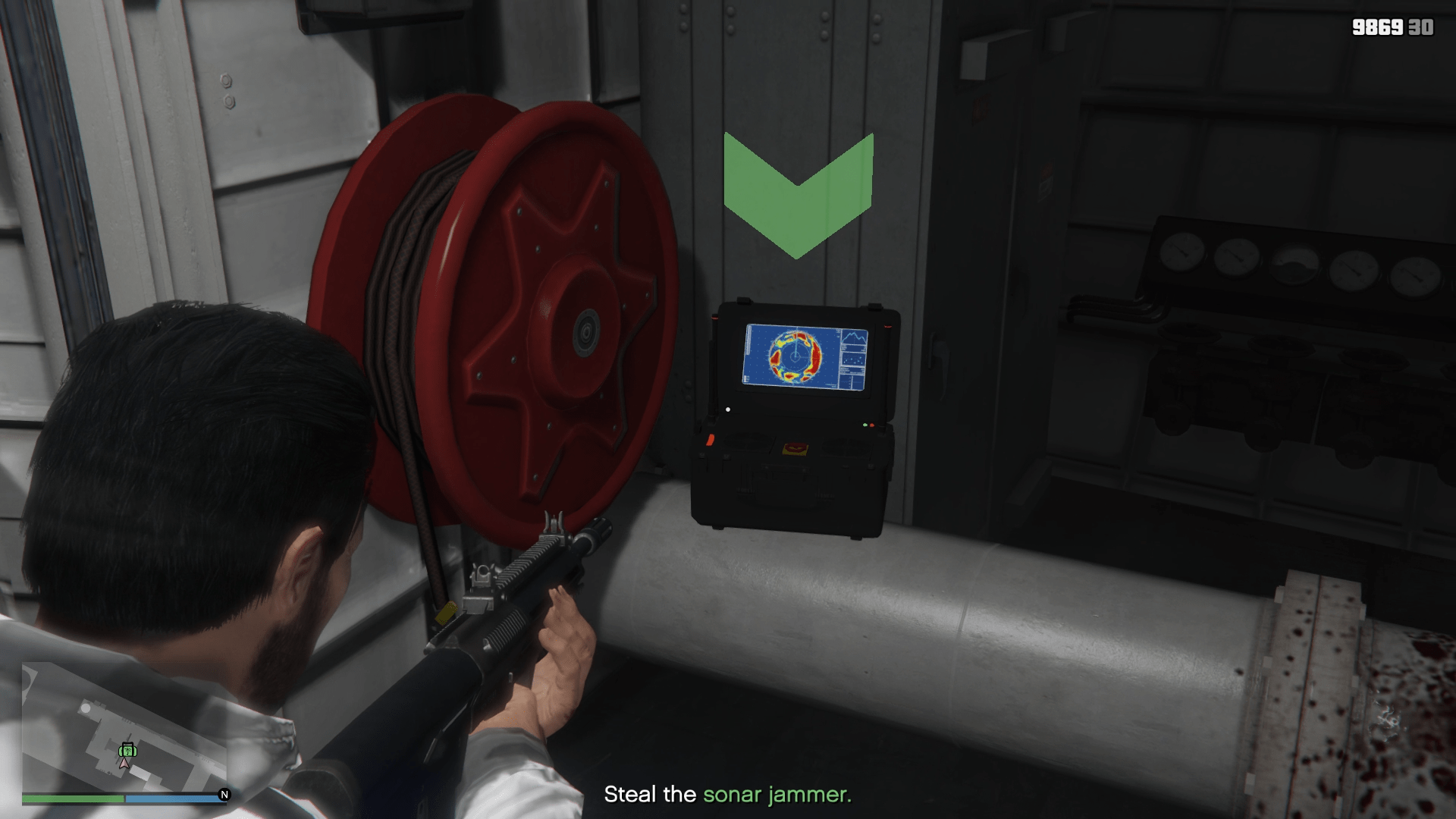1456x819 pixels.
Task: Click the sonar scan display on the jammer screen
Action: (795, 355)
